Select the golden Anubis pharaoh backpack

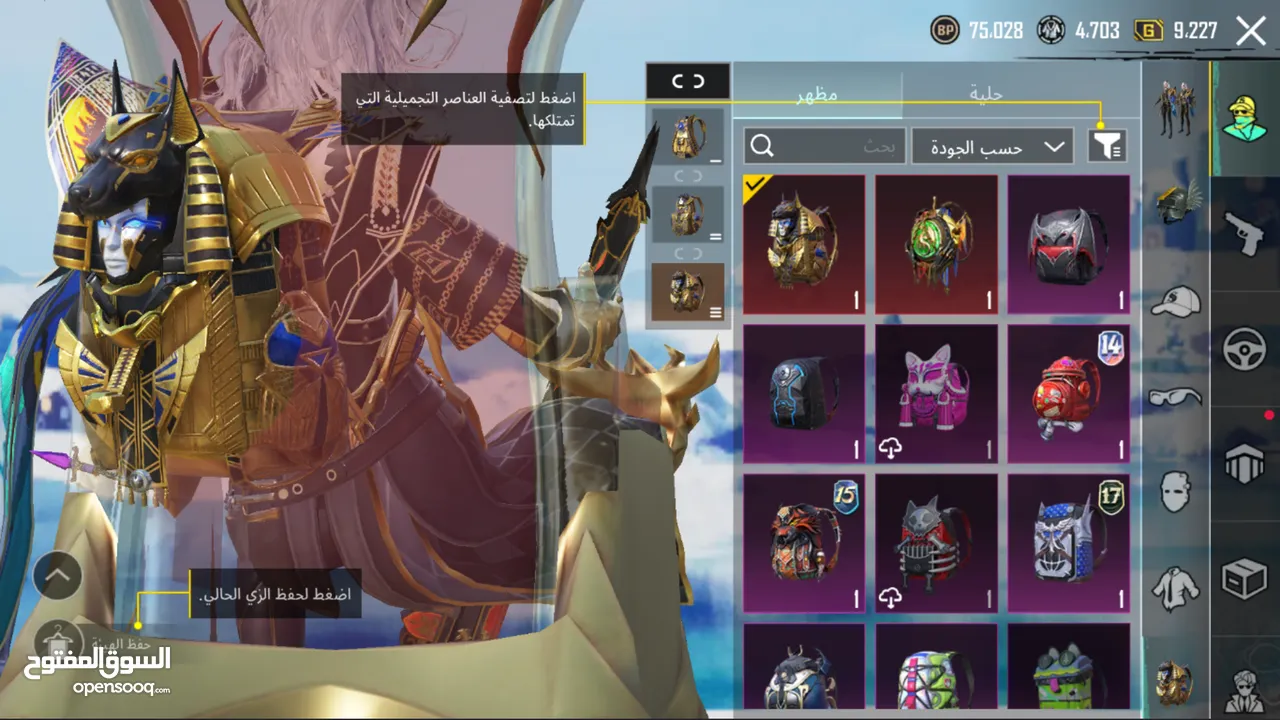804,245
